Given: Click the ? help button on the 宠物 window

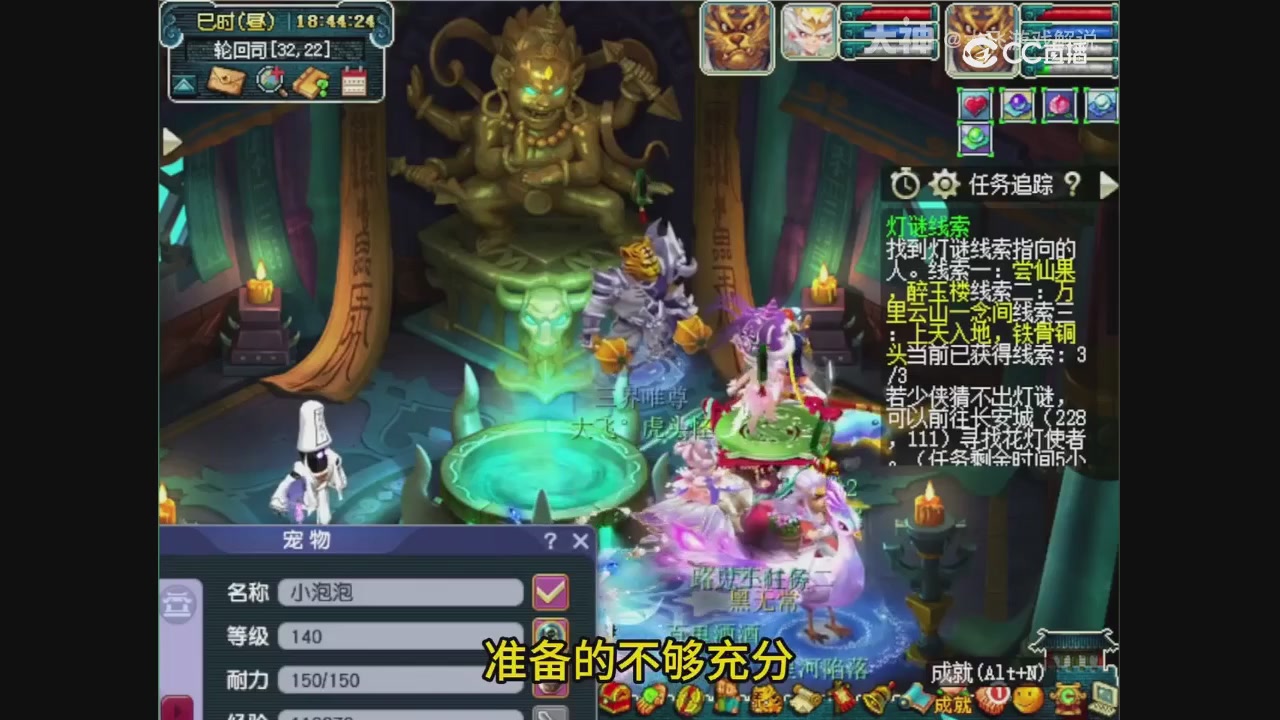Looking at the screenshot, I should click(551, 542).
